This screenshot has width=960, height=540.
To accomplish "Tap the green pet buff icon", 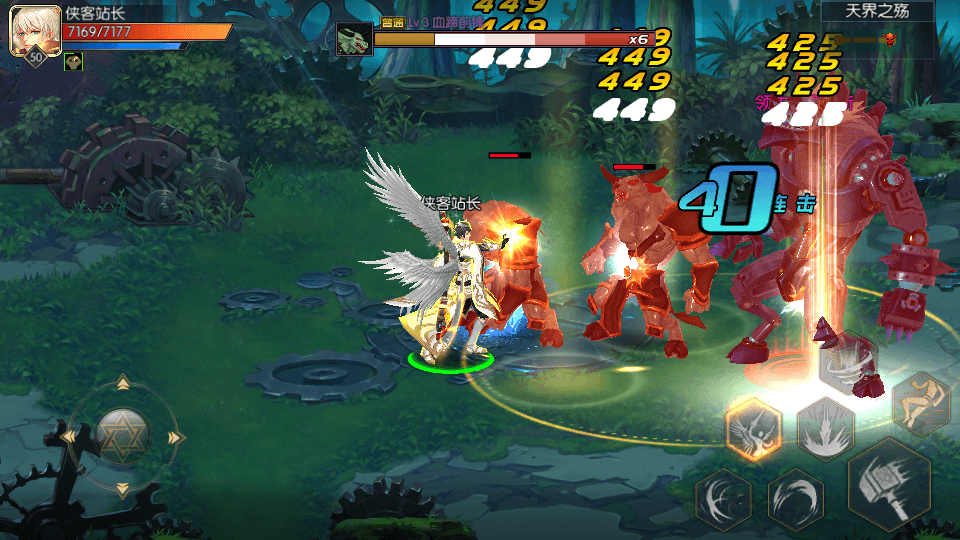I will click(x=73, y=62).
